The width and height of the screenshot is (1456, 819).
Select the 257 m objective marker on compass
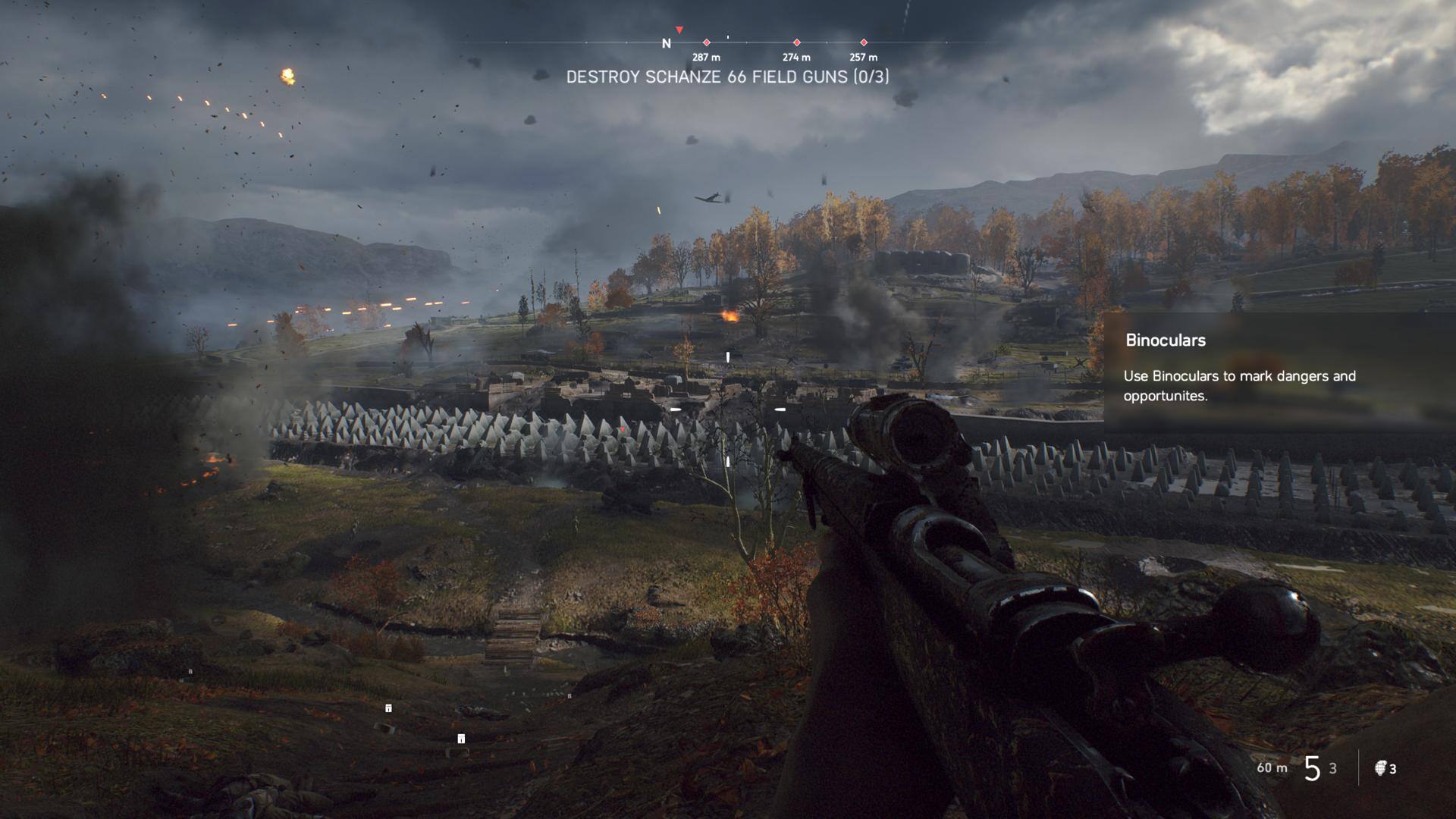tap(863, 43)
